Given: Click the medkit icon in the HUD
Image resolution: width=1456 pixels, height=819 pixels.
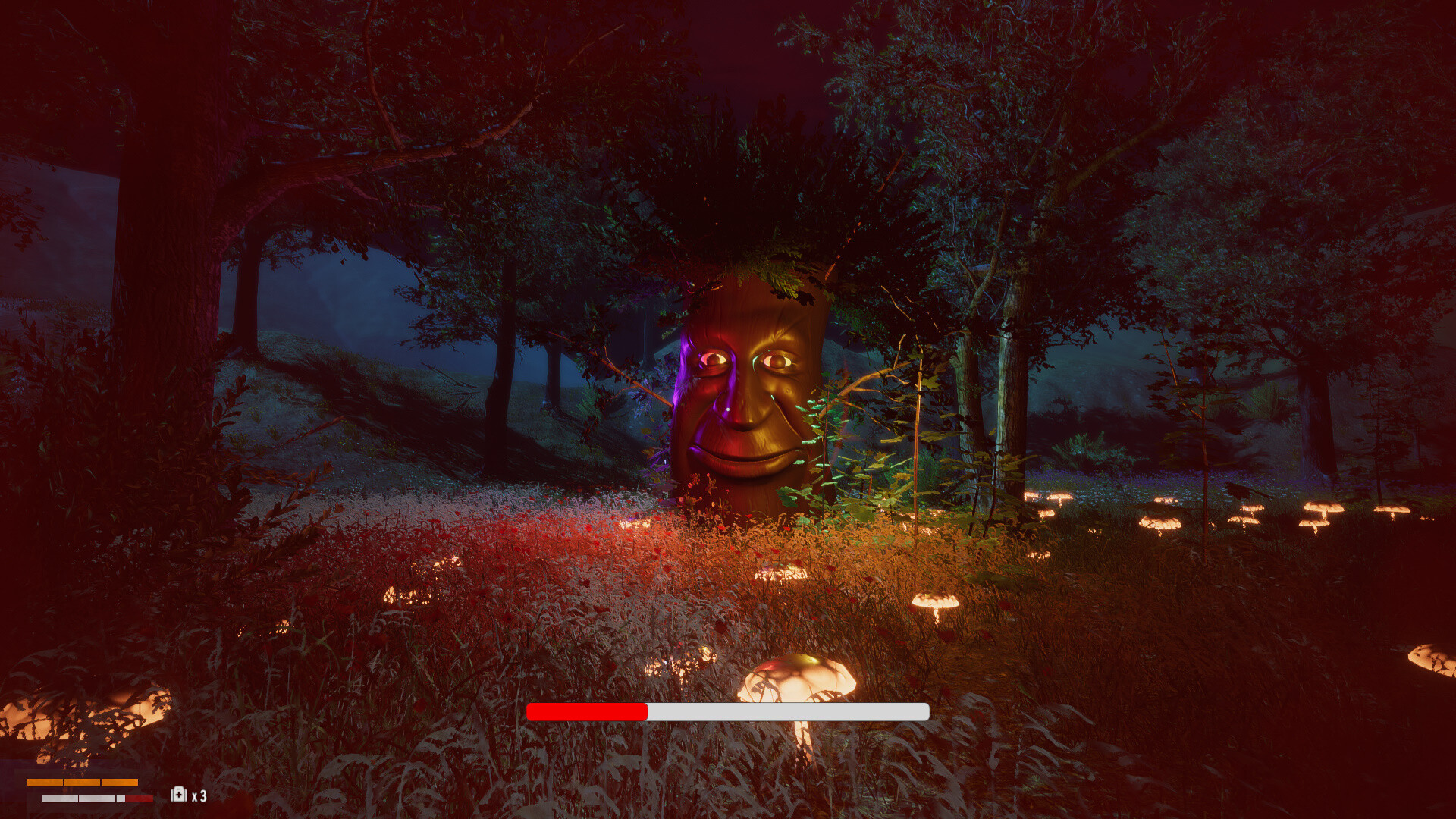Looking at the screenshot, I should tap(178, 794).
